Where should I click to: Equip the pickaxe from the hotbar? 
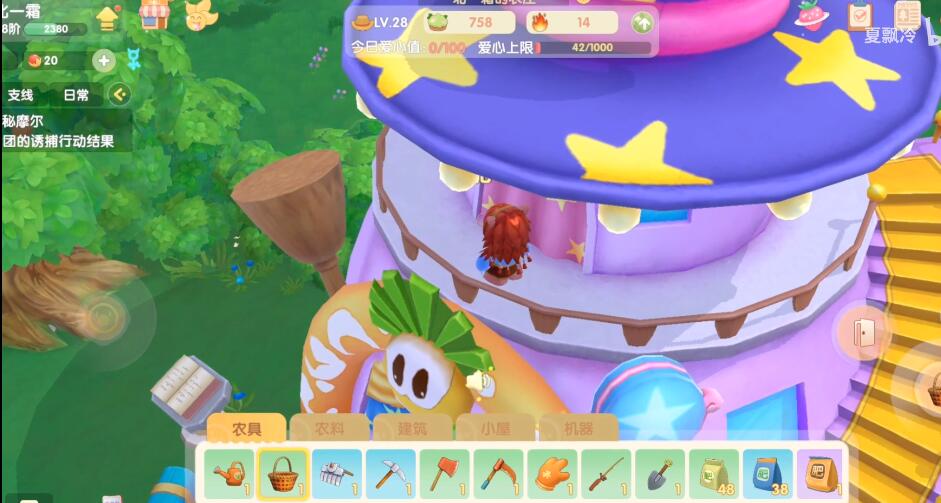[x=390, y=471]
